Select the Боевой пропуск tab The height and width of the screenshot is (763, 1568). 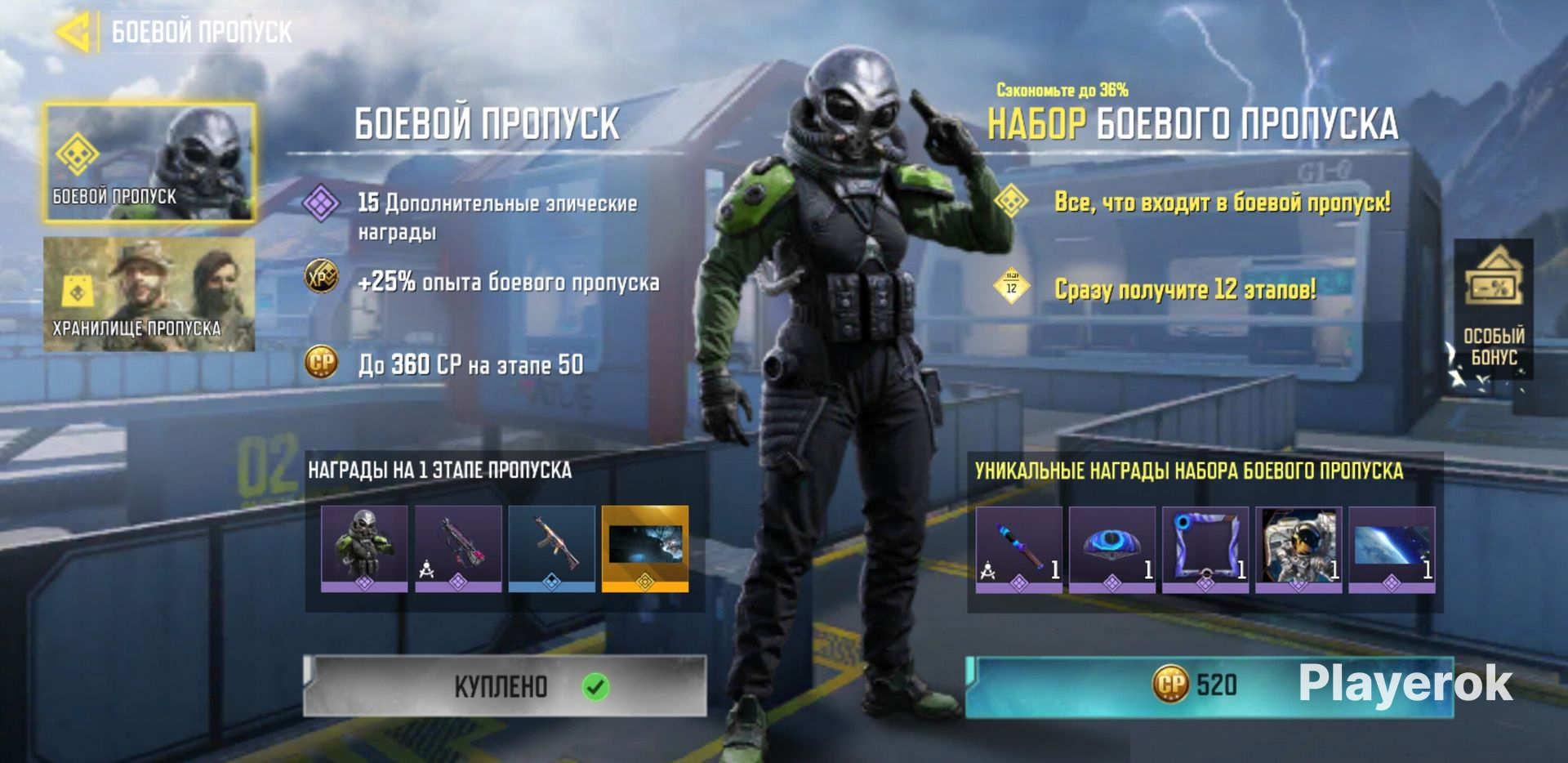(x=149, y=163)
